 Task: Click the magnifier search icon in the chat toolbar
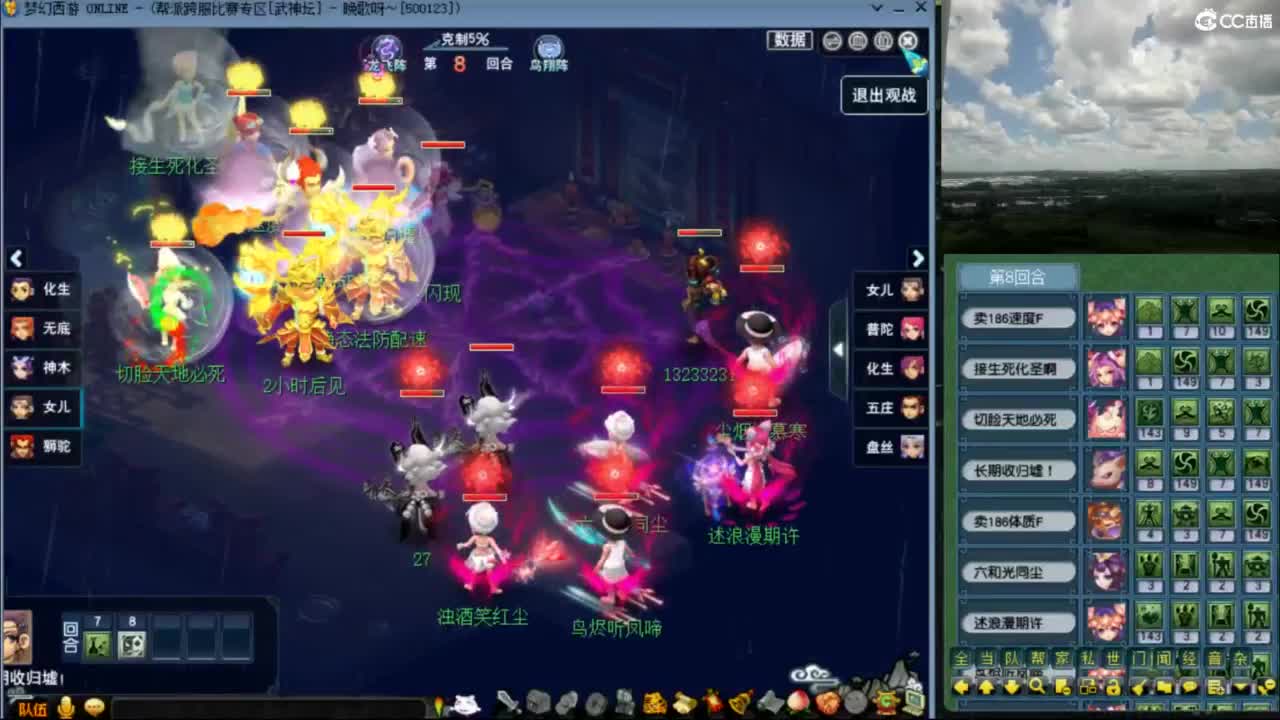[x=1037, y=688]
